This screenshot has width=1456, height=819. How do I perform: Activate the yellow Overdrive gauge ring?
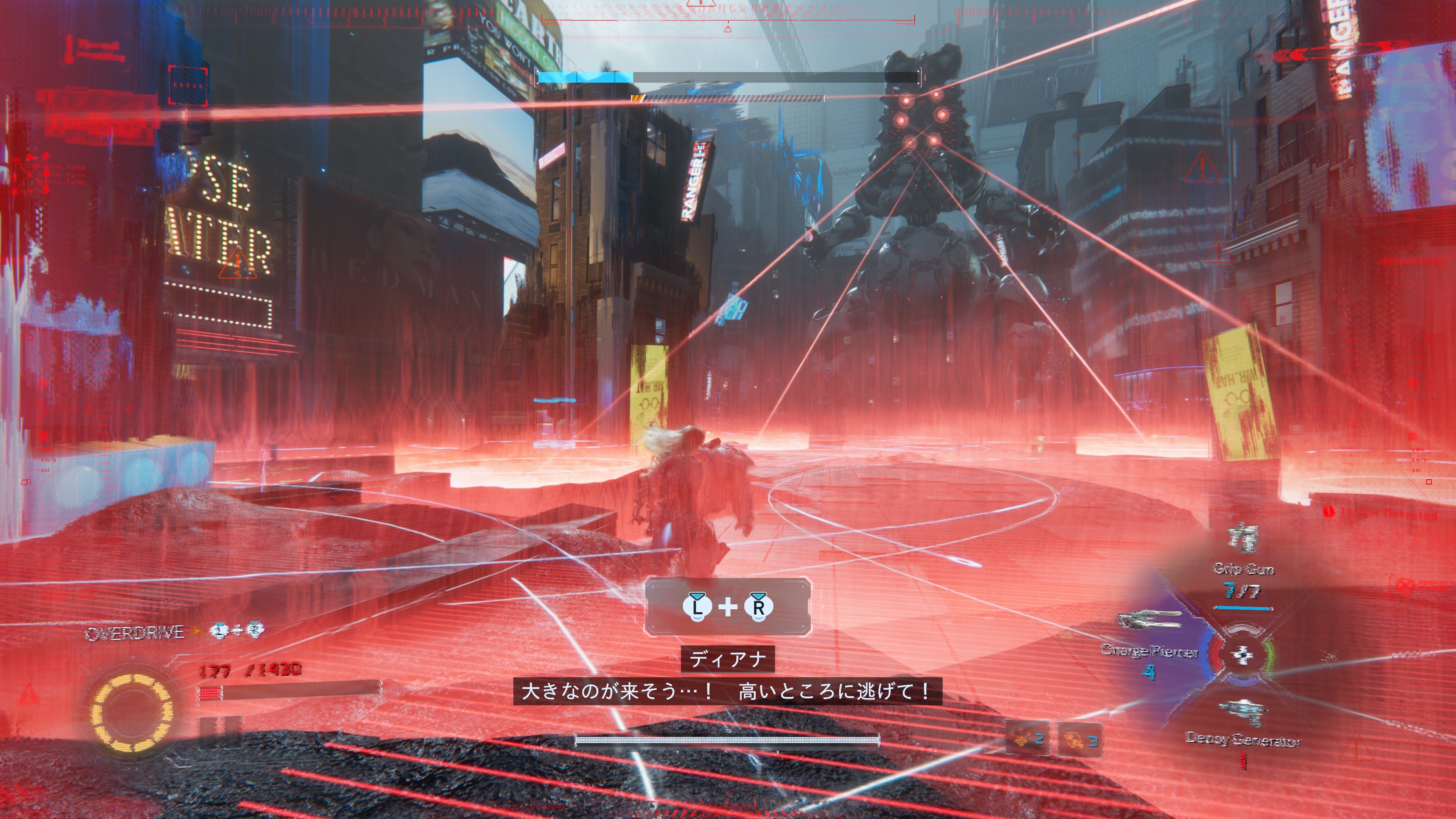click(131, 712)
